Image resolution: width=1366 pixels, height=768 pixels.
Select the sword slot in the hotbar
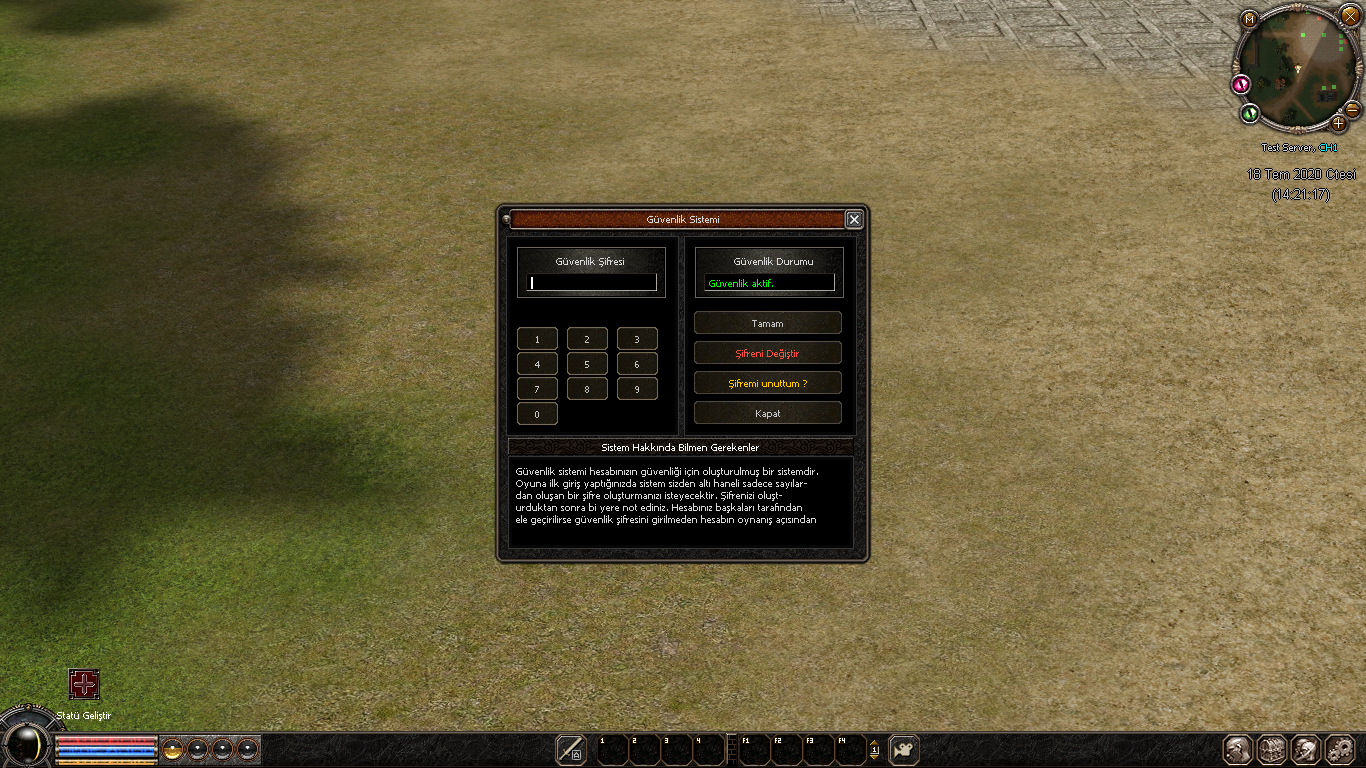pos(571,749)
